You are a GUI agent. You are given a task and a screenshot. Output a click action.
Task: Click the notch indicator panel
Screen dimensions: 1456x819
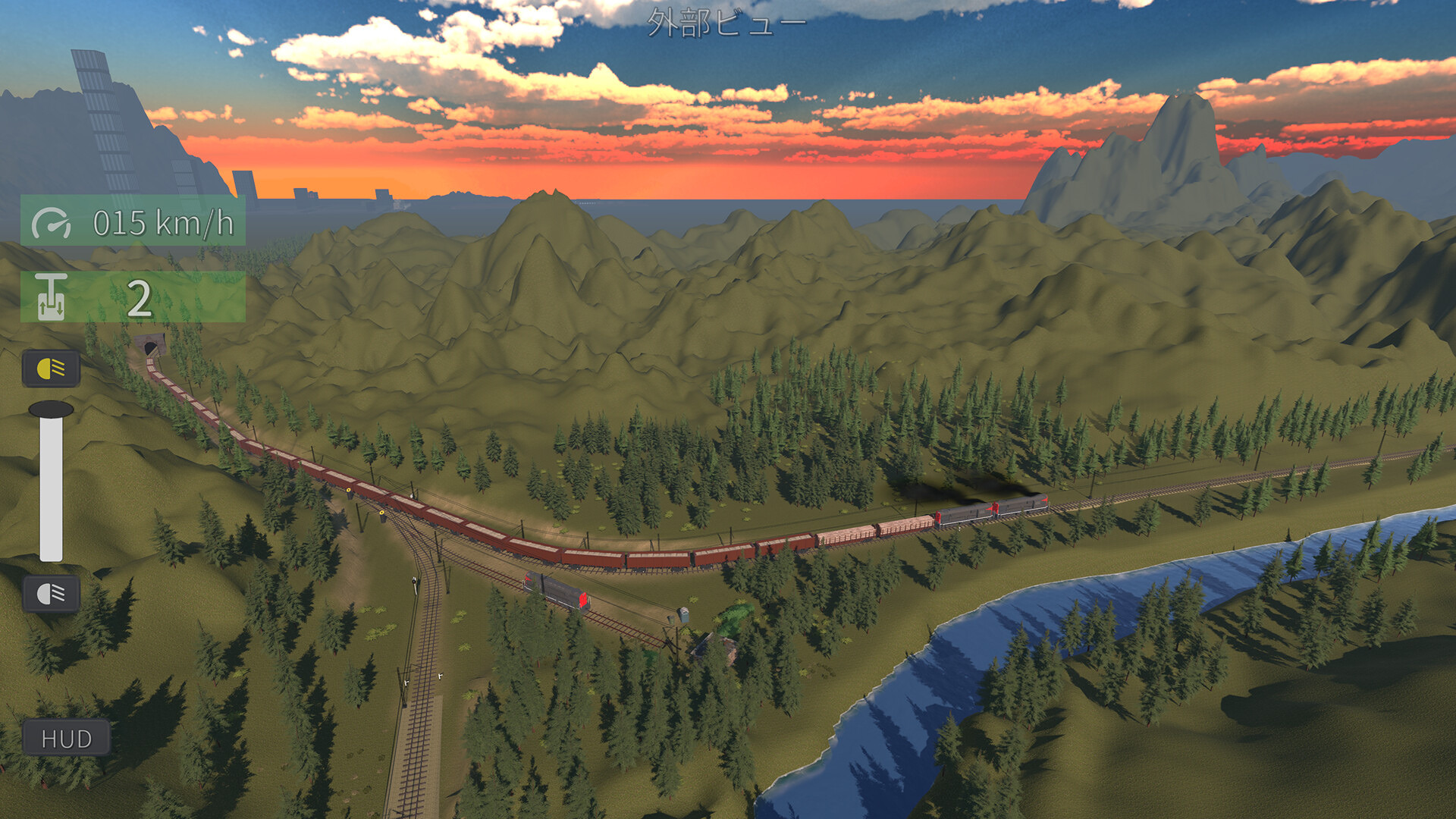pyautogui.click(x=133, y=298)
